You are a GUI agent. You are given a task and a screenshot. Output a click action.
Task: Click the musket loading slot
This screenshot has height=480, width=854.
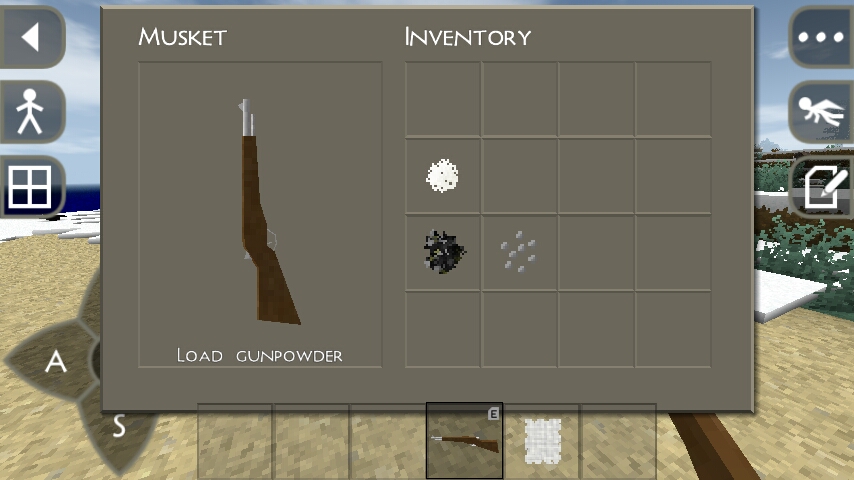tap(260, 214)
